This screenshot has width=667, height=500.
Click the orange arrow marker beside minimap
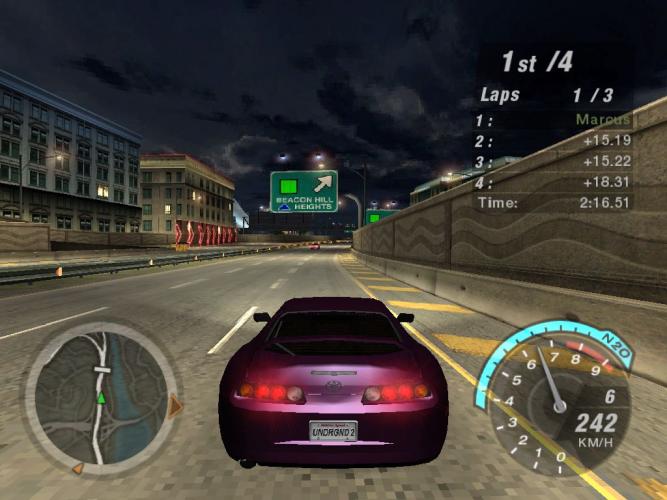pos(176,406)
